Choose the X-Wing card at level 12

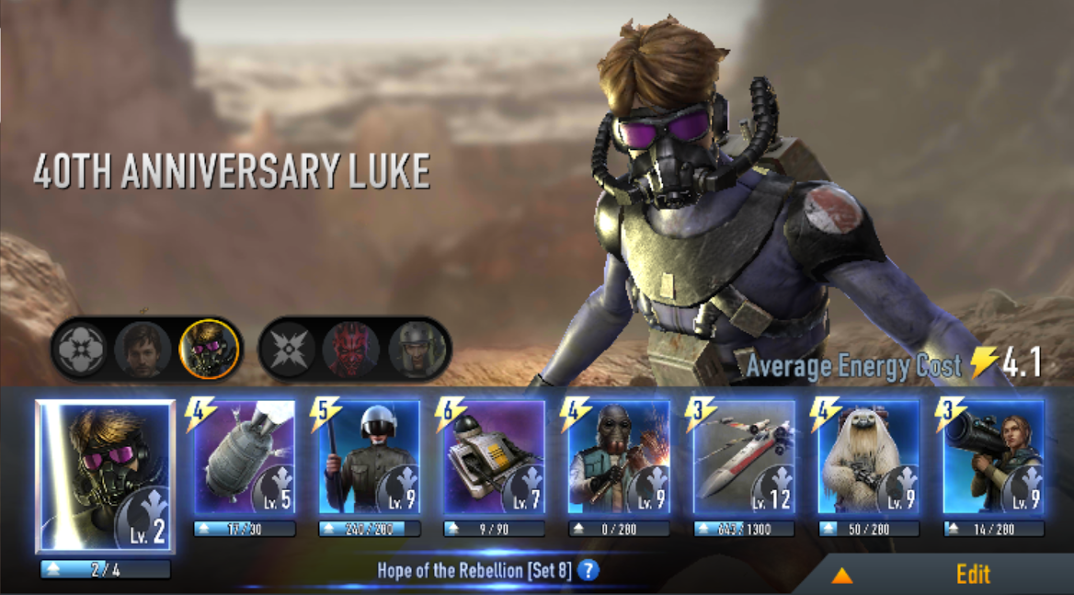[x=745, y=458]
